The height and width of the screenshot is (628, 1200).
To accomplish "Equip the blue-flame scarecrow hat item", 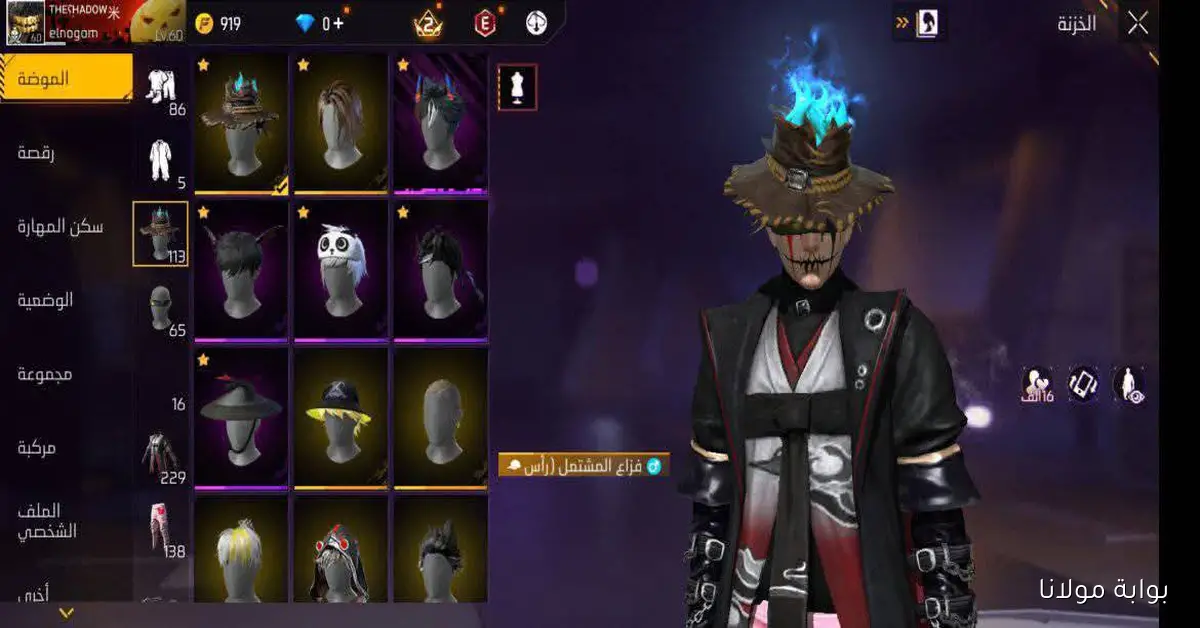I will 241,122.
